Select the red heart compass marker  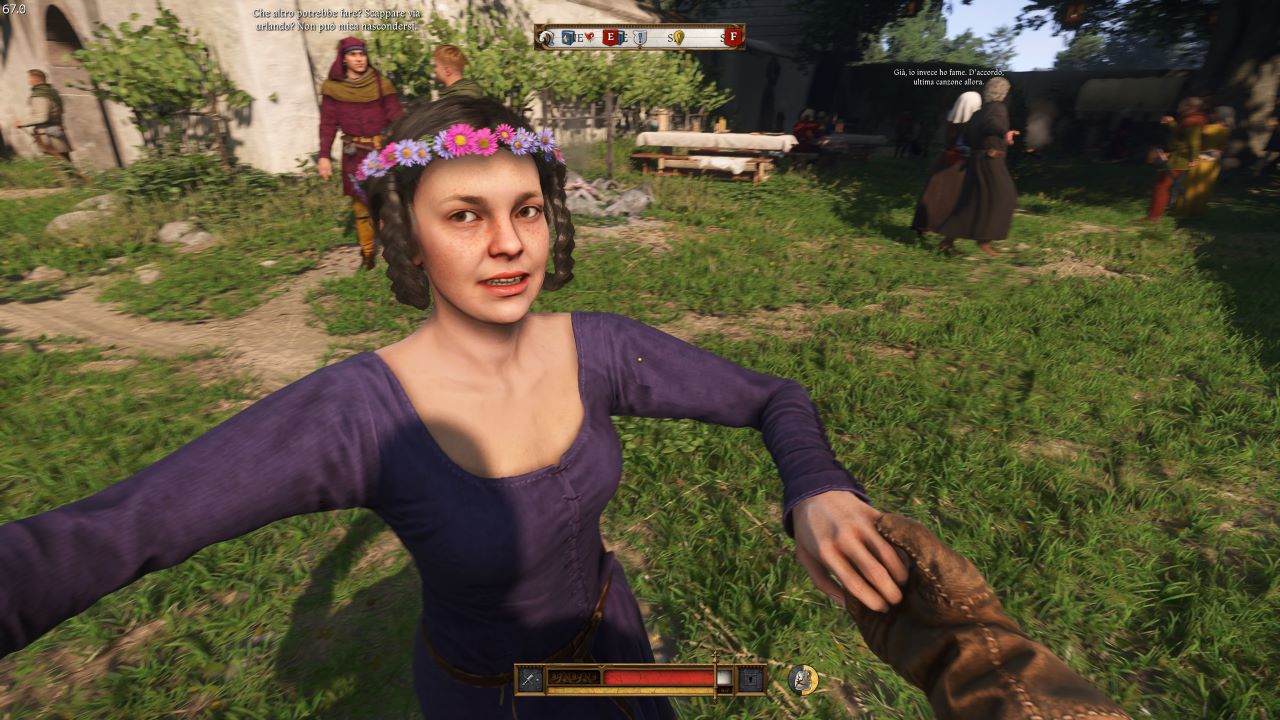click(x=589, y=38)
